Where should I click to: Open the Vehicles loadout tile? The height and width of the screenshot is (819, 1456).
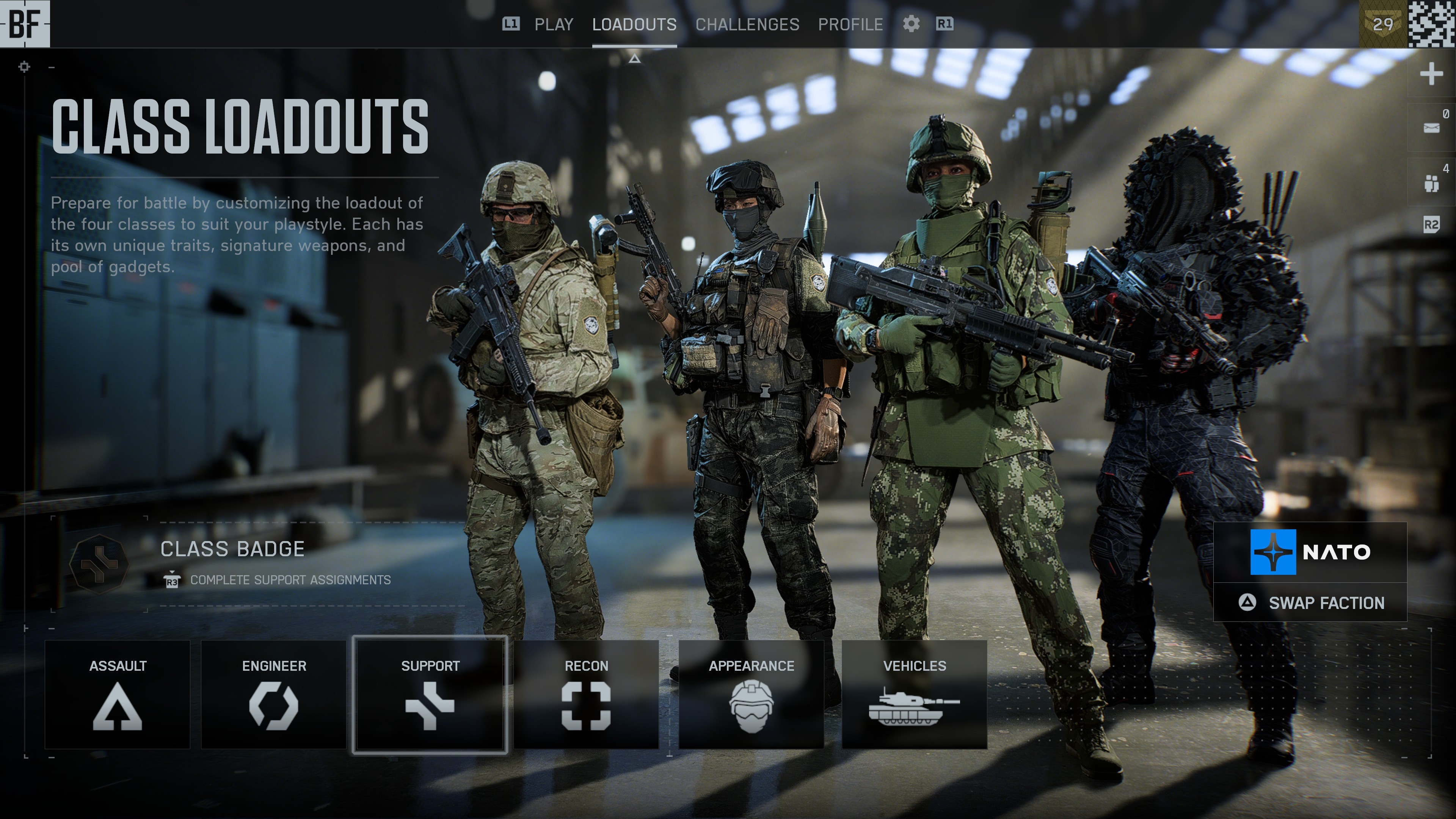tap(914, 695)
